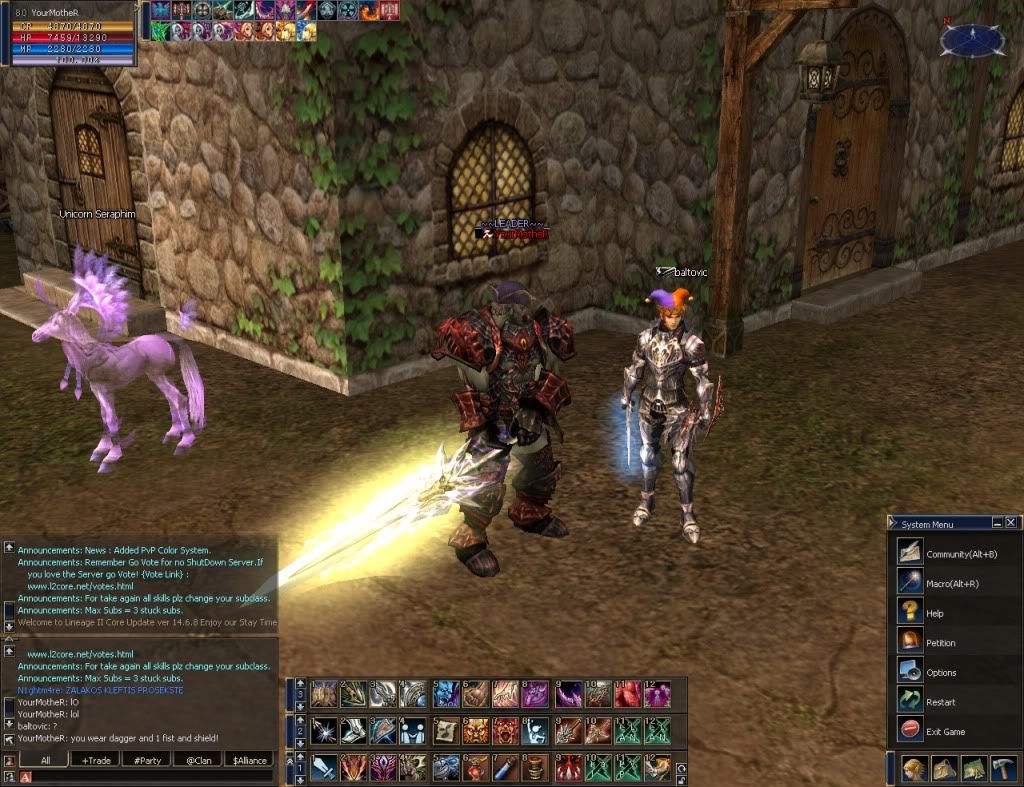Use the blue potion vial hotbar slot
Viewport: 1024px width, 787px height.
pyautogui.click(x=503, y=768)
